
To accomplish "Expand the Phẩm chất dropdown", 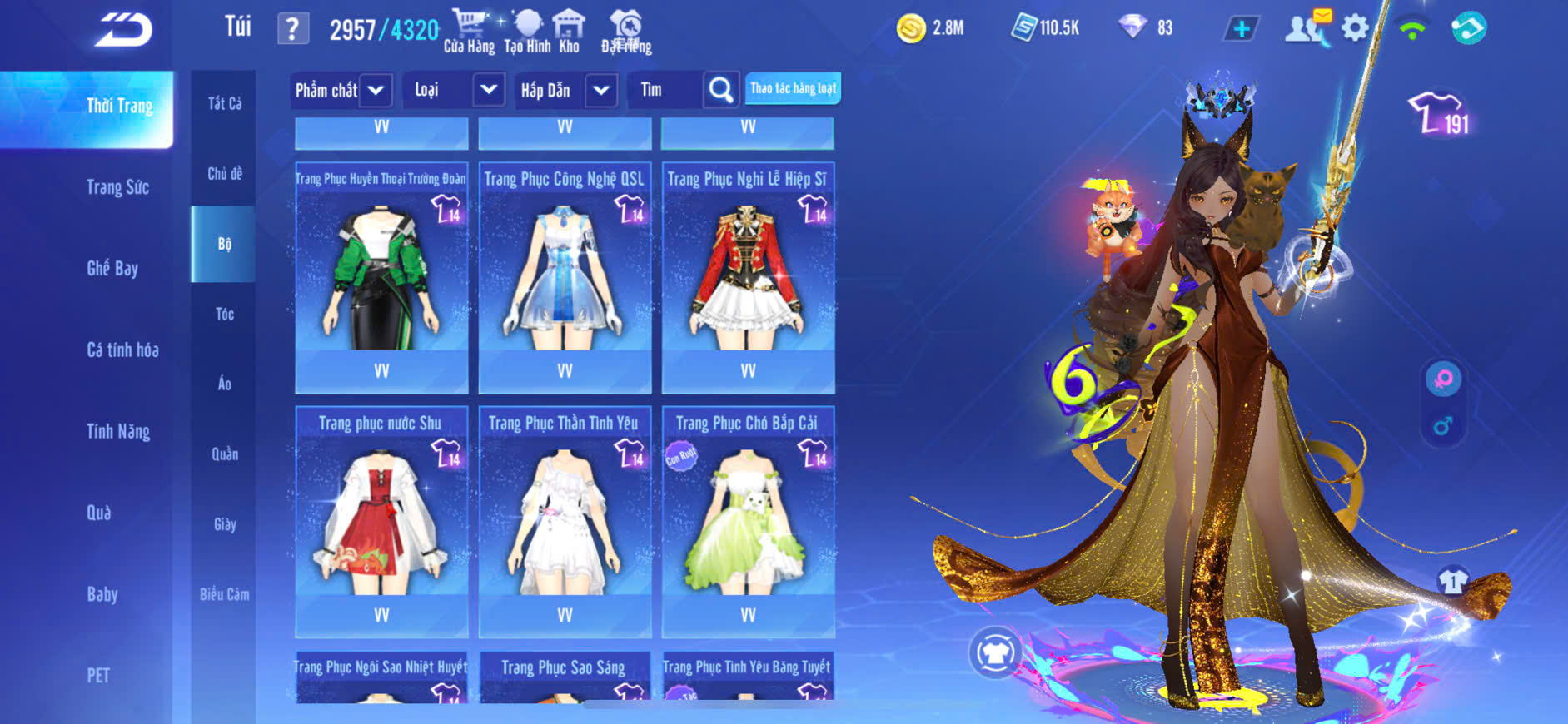I will pyautogui.click(x=376, y=90).
